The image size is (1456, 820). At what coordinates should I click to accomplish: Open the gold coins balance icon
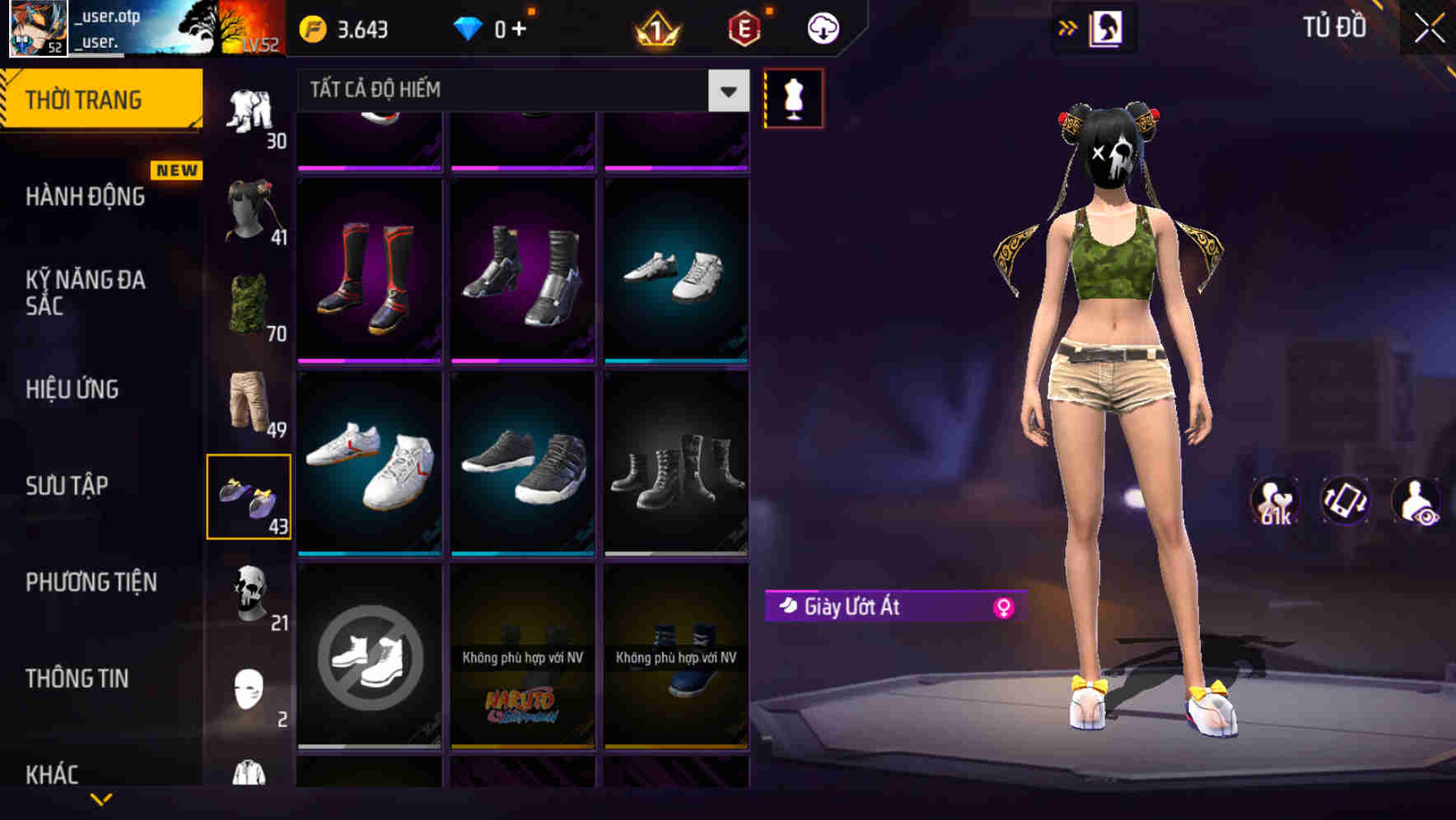(x=313, y=27)
